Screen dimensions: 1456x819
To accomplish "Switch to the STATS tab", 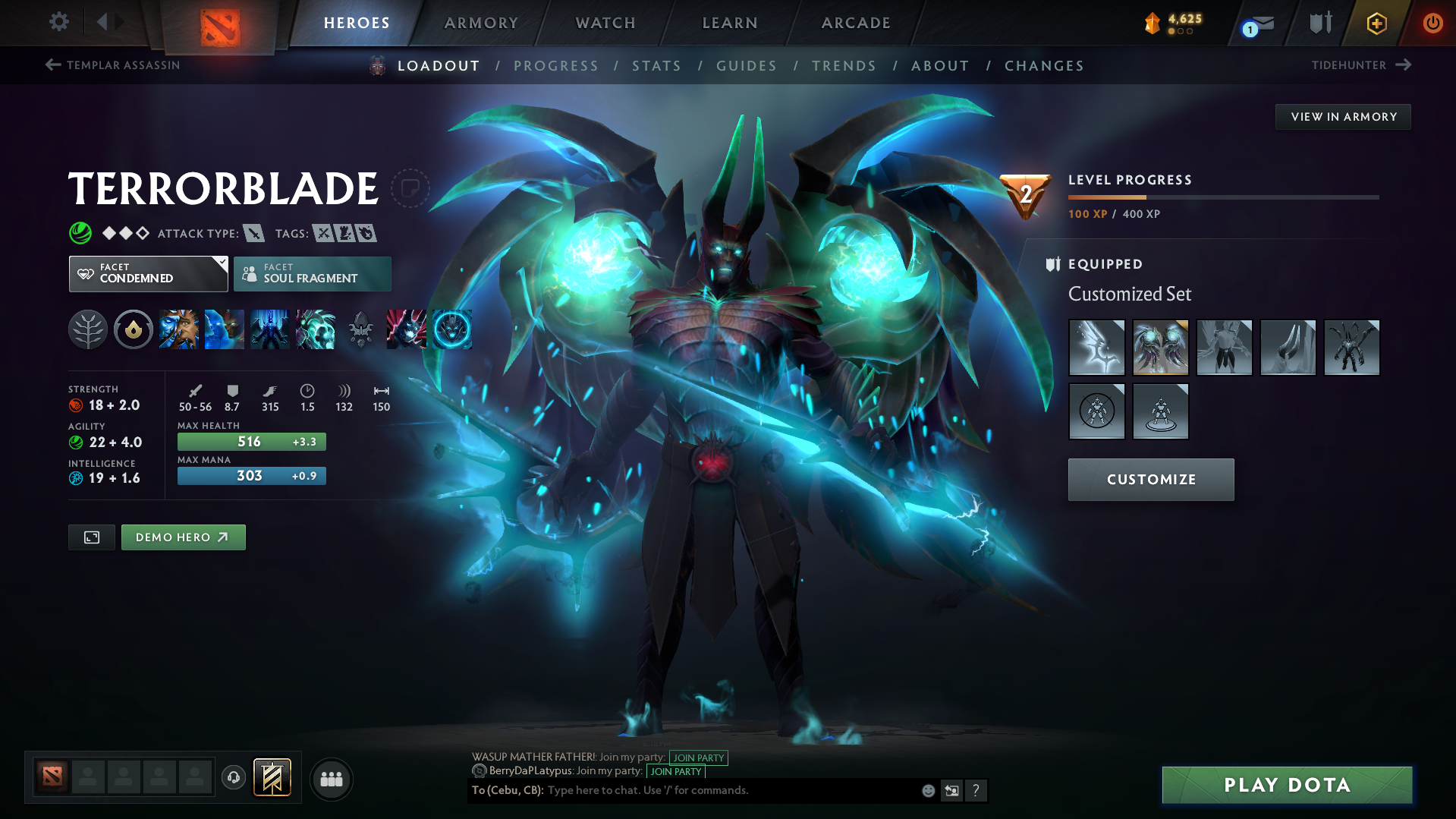I will (656, 66).
